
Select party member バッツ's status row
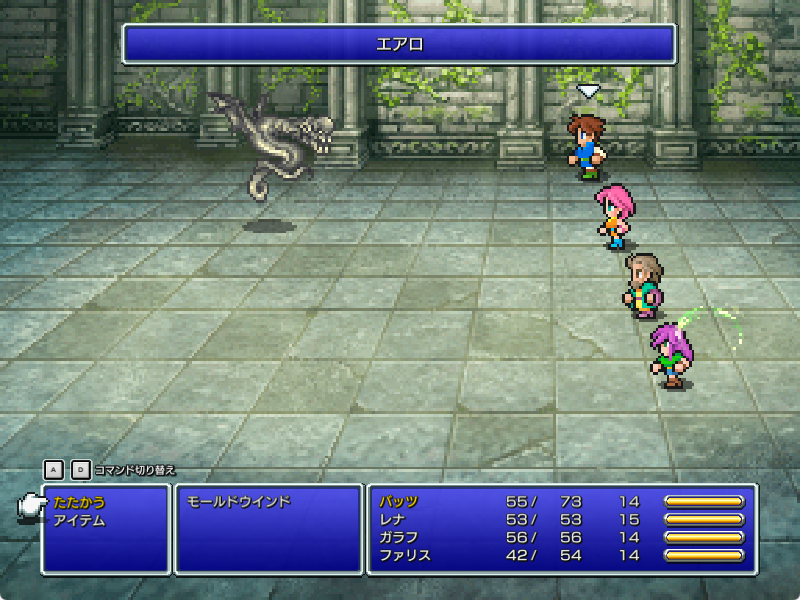pos(399,502)
